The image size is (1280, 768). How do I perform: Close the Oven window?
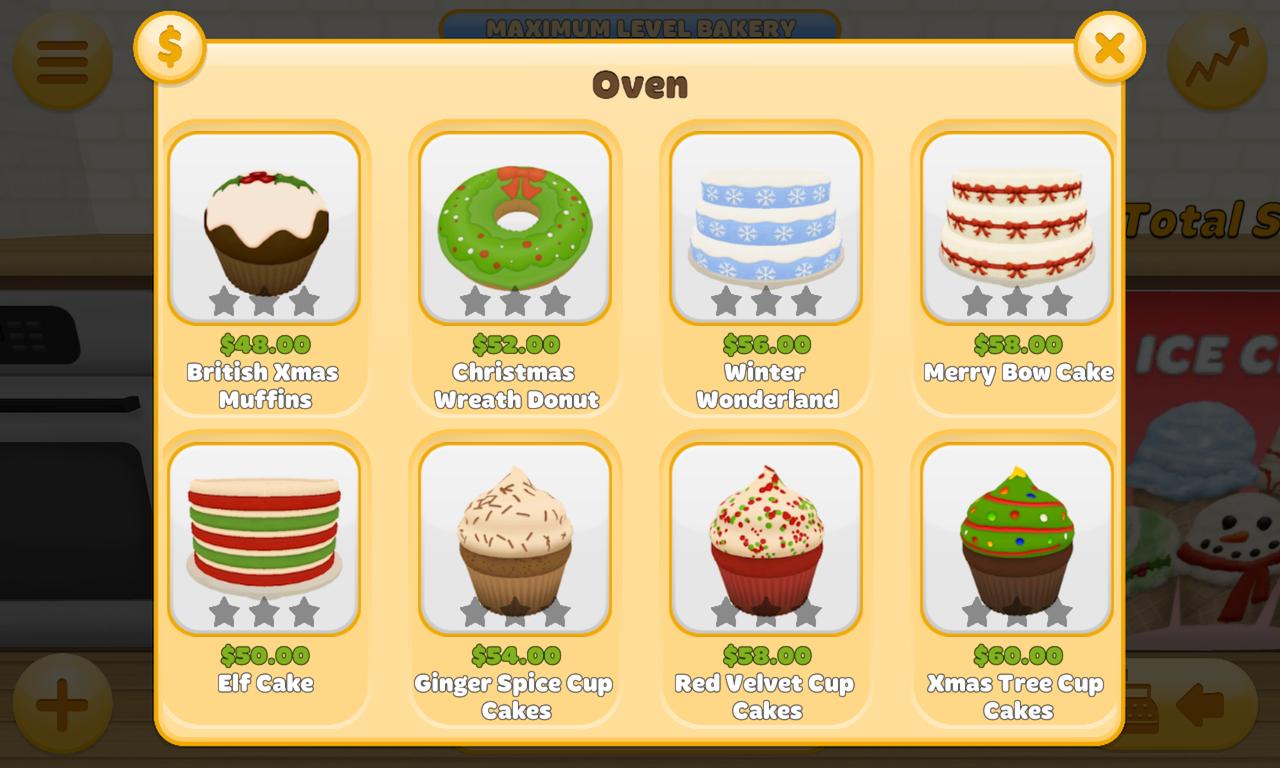pyautogui.click(x=1108, y=46)
